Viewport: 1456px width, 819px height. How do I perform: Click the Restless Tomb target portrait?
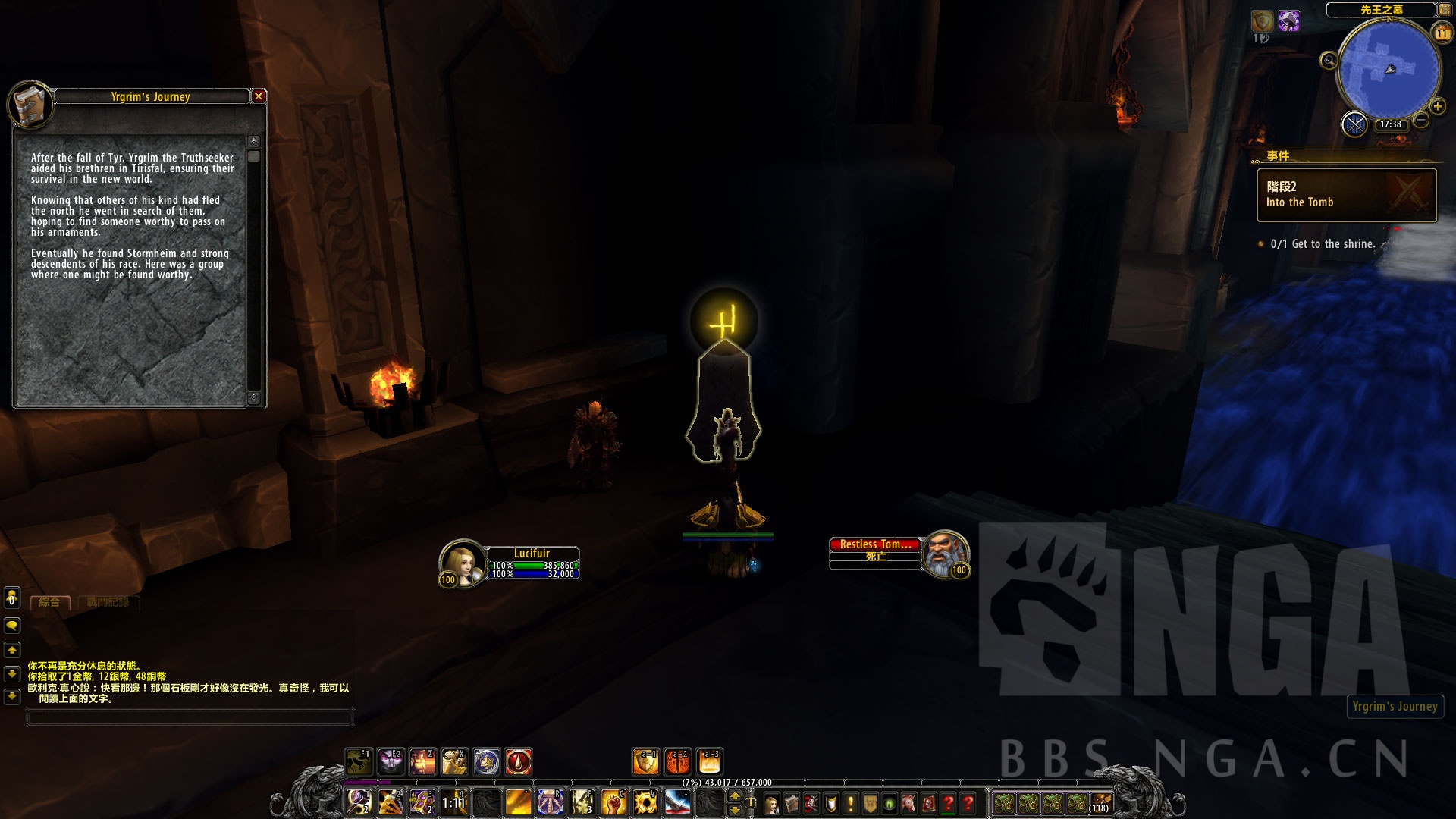click(x=944, y=553)
